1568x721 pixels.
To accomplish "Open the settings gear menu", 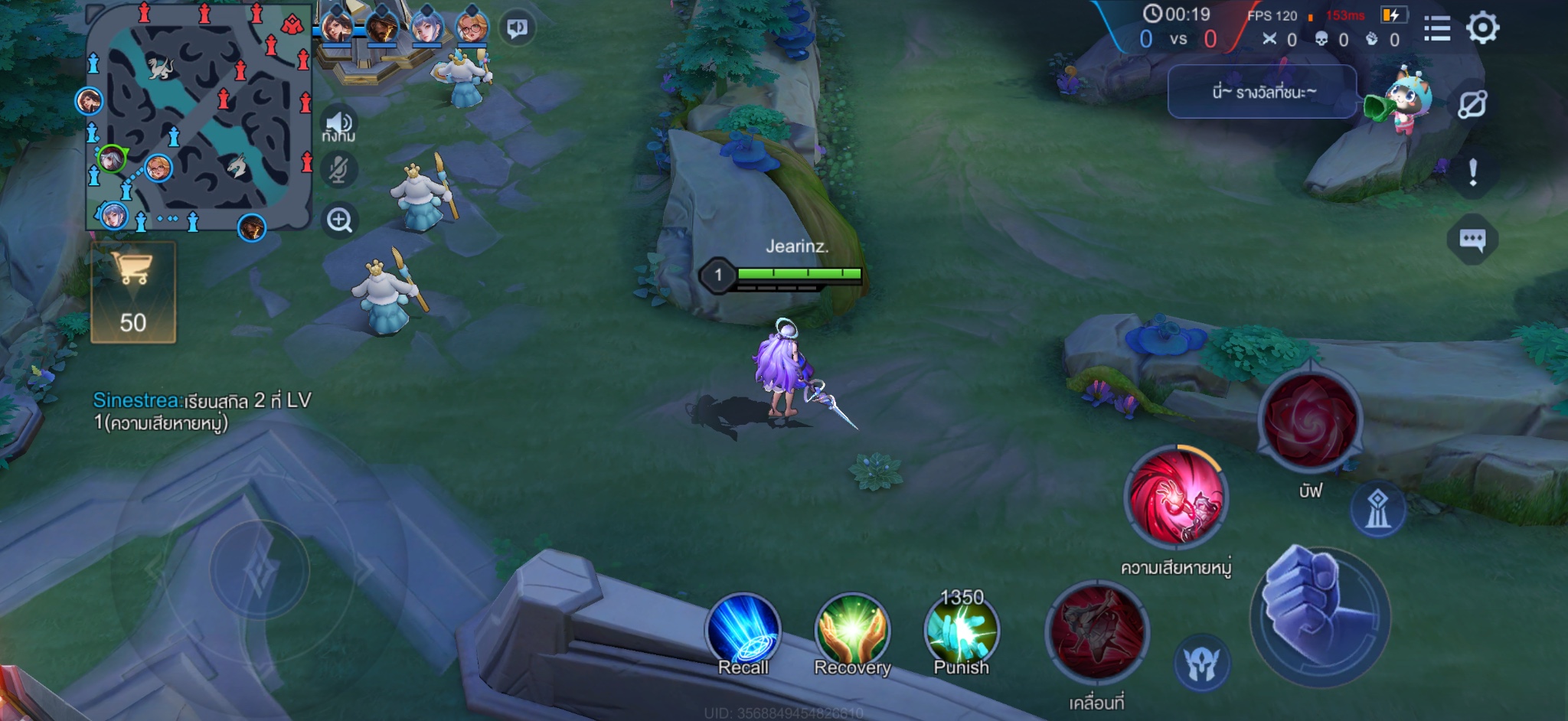I will pos(1482,28).
